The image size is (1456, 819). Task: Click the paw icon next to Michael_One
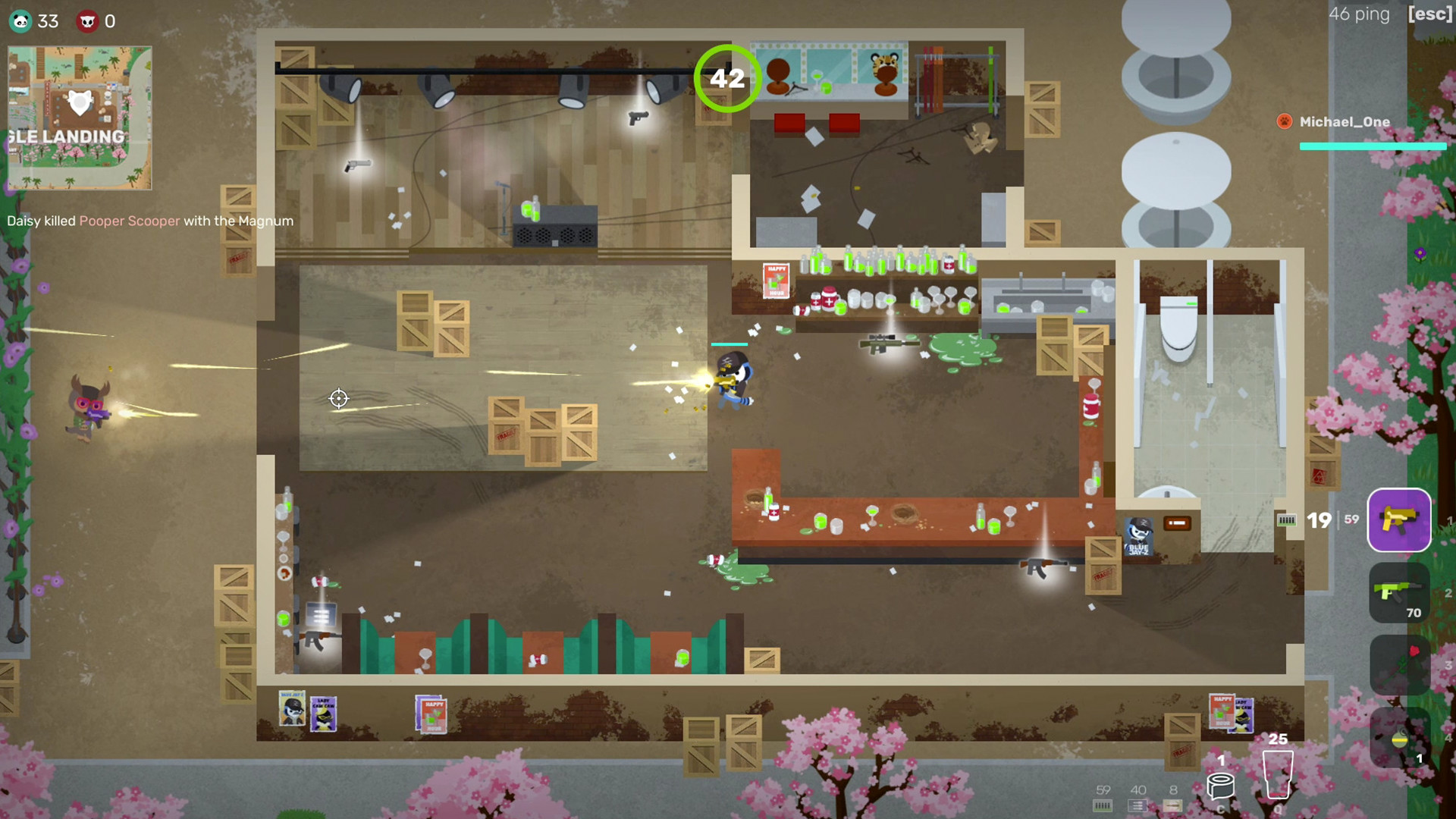(x=1285, y=121)
